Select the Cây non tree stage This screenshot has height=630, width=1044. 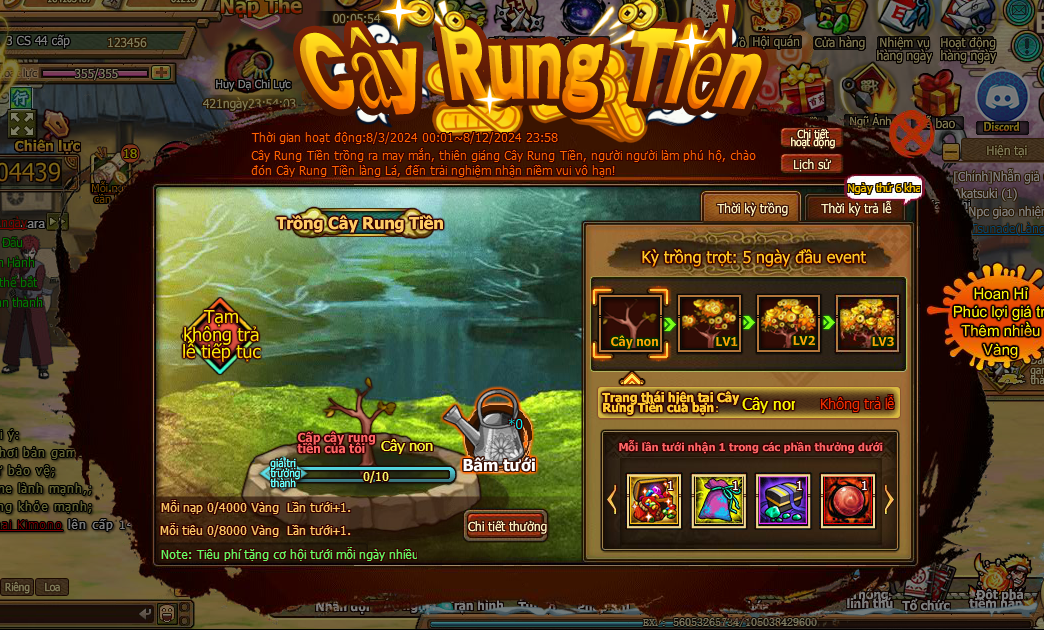coord(631,323)
